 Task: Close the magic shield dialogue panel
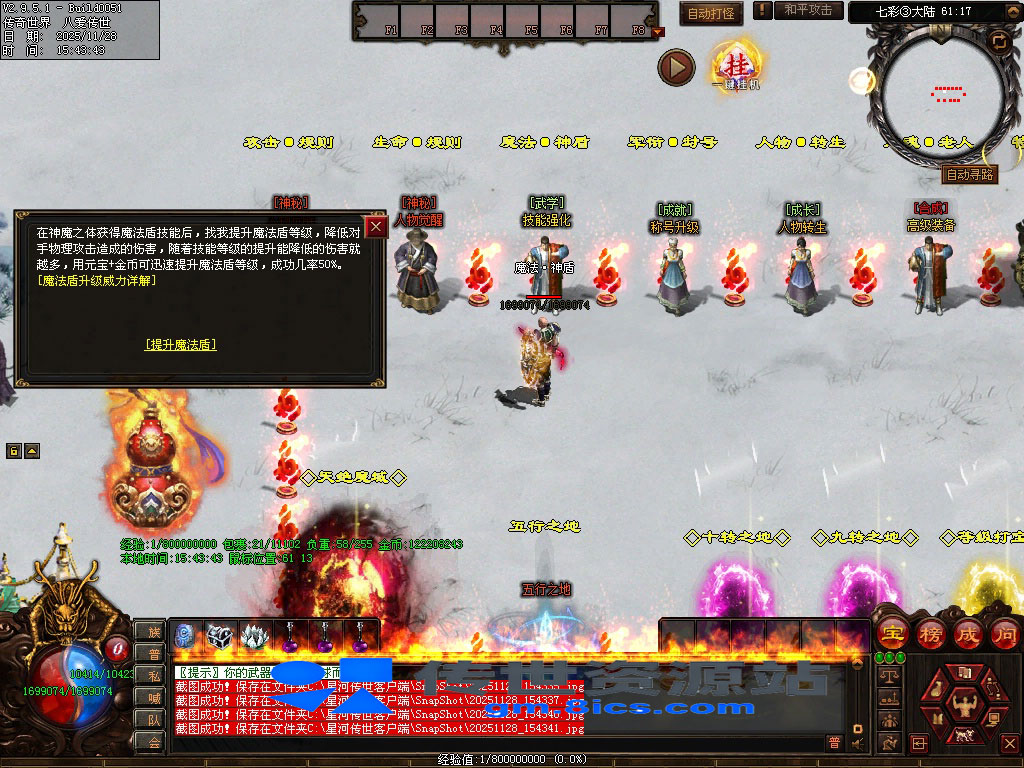point(376,226)
